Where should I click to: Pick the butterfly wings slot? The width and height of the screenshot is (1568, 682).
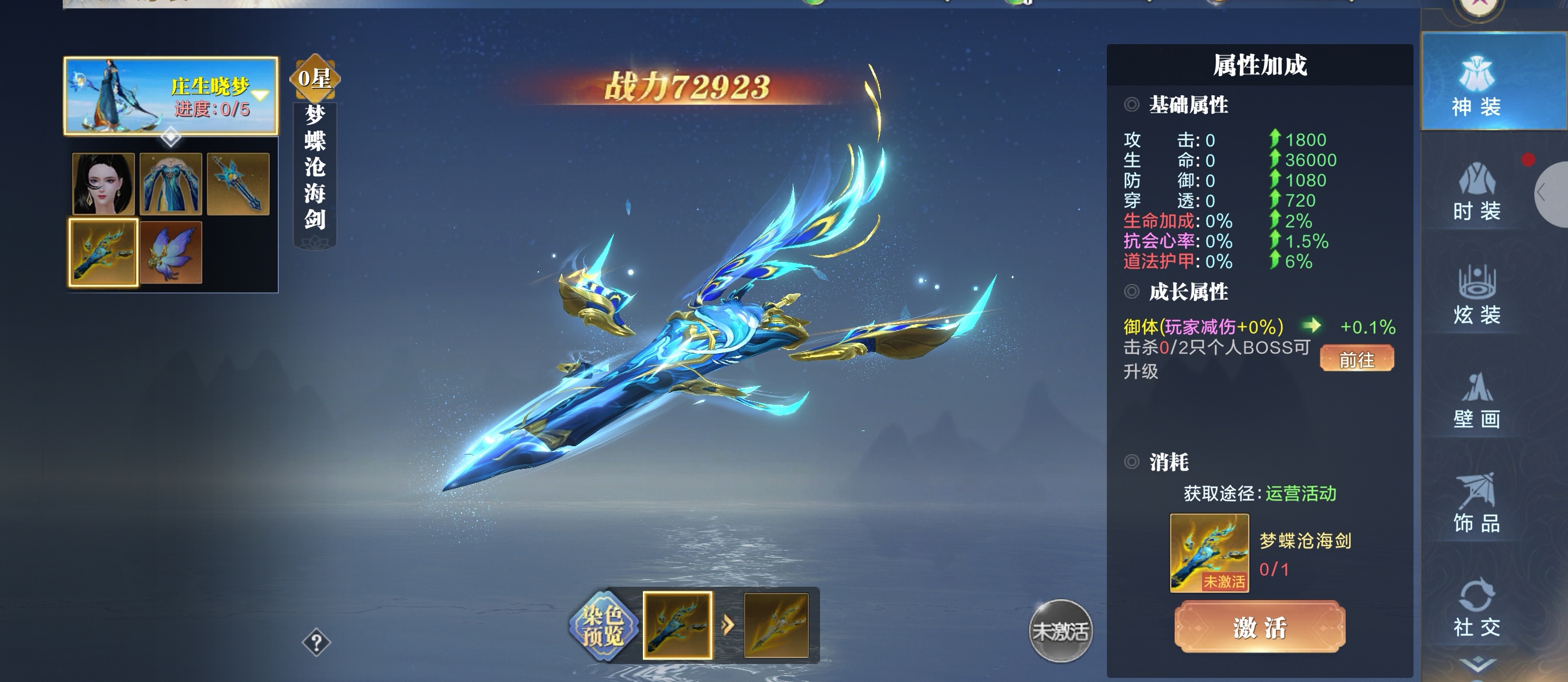click(170, 252)
